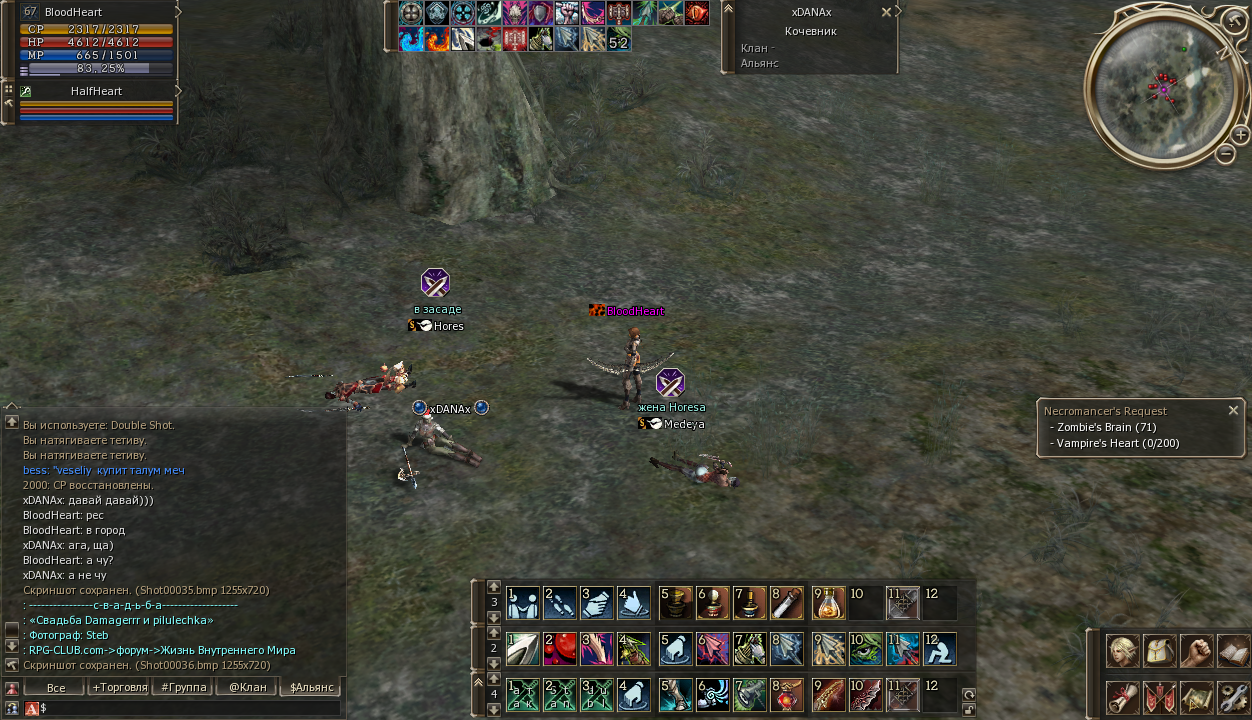Open the world map scroll icon

(1197, 696)
